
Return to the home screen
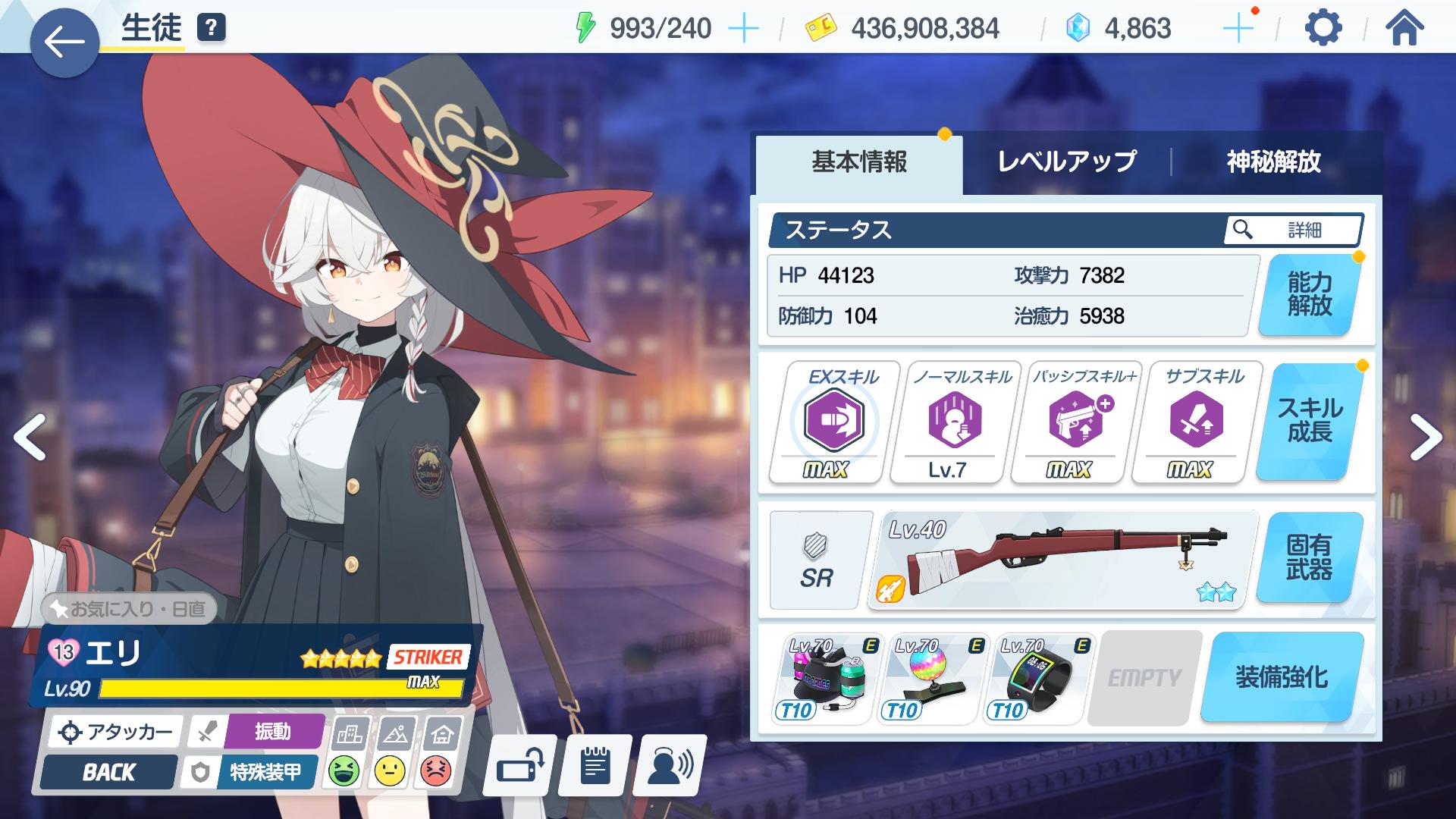pyautogui.click(x=1404, y=29)
